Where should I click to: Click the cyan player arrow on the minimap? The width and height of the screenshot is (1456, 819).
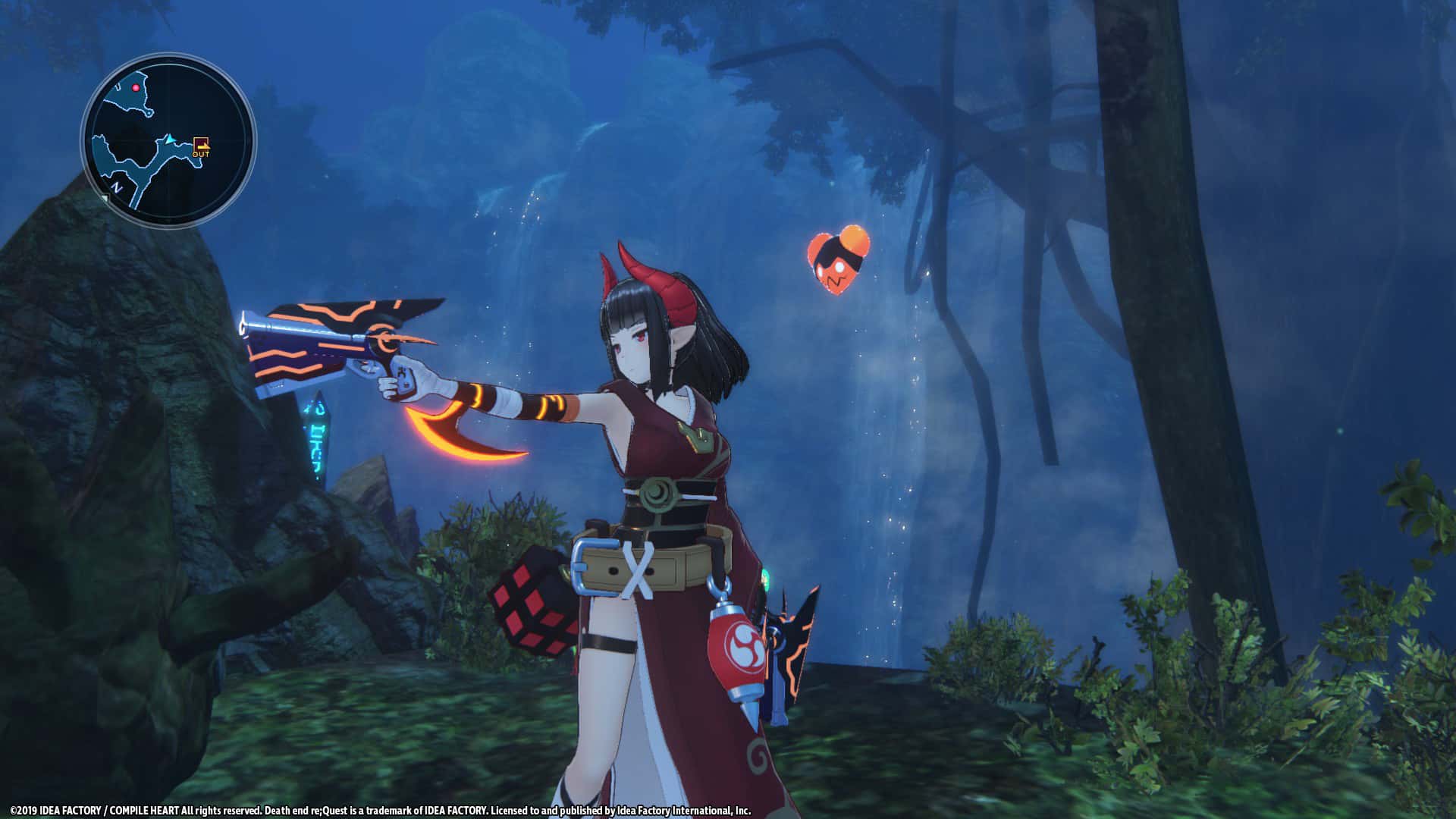[x=169, y=140]
